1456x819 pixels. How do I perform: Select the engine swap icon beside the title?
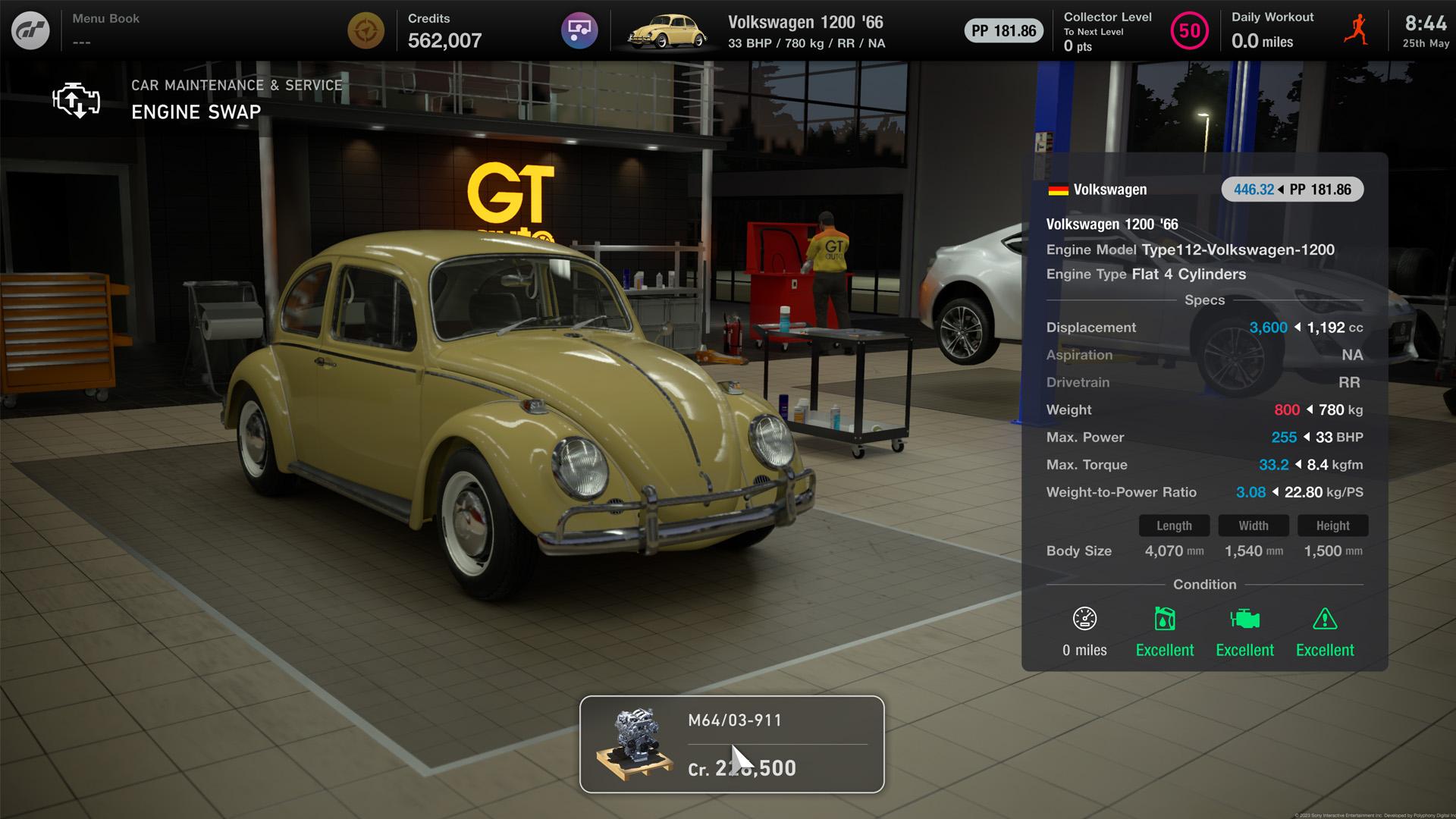pos(74,99)
